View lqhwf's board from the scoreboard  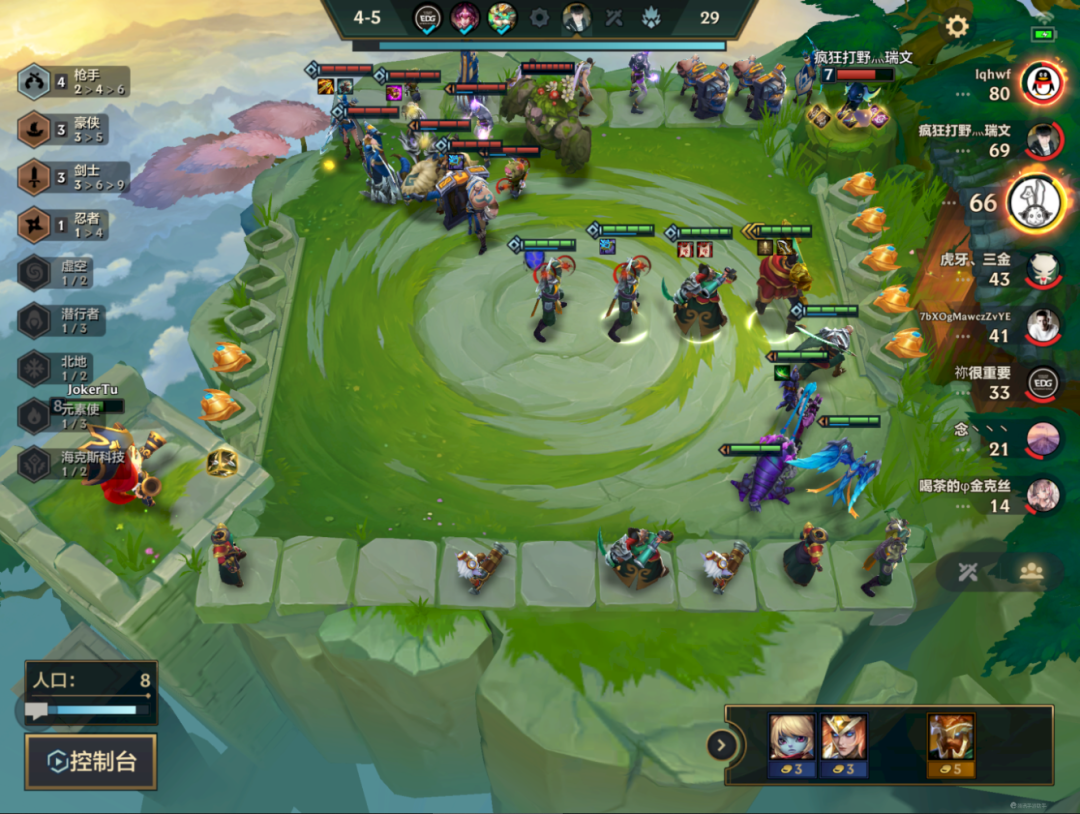pyautogui.click(x=1041, y=83)
